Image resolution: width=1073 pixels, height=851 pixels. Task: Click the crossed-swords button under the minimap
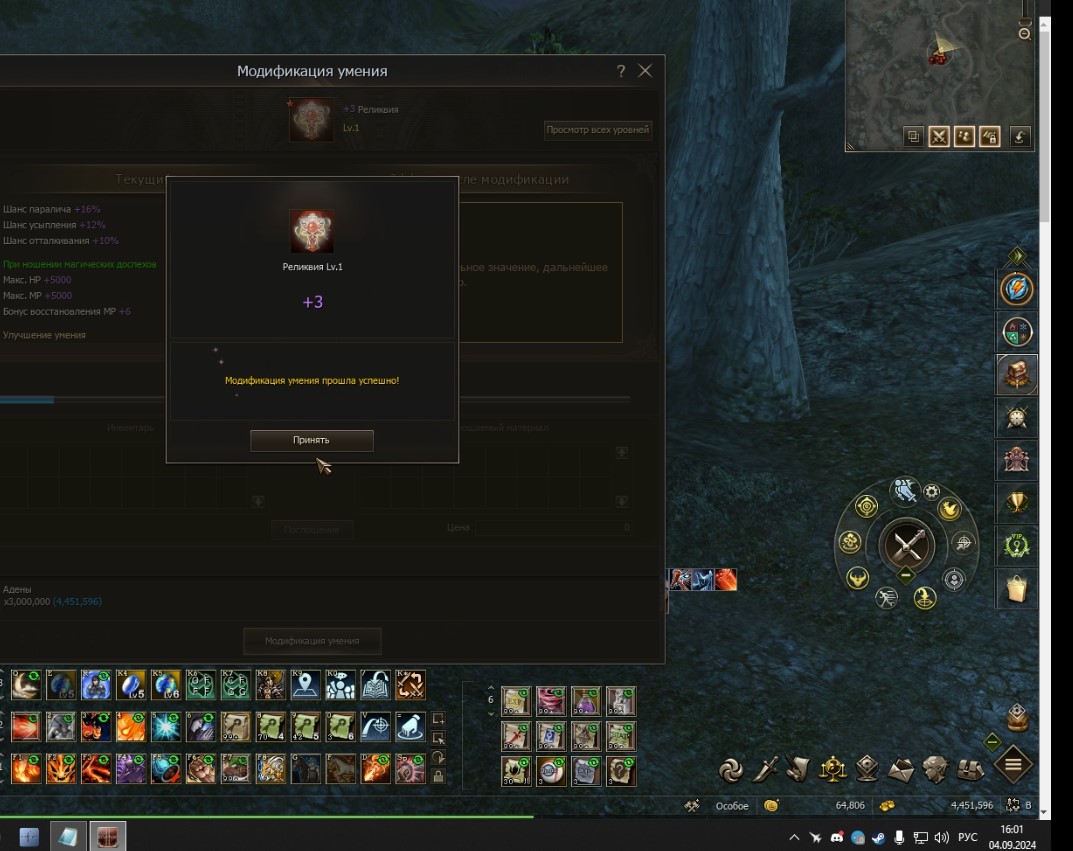click(x=938, y=137)
